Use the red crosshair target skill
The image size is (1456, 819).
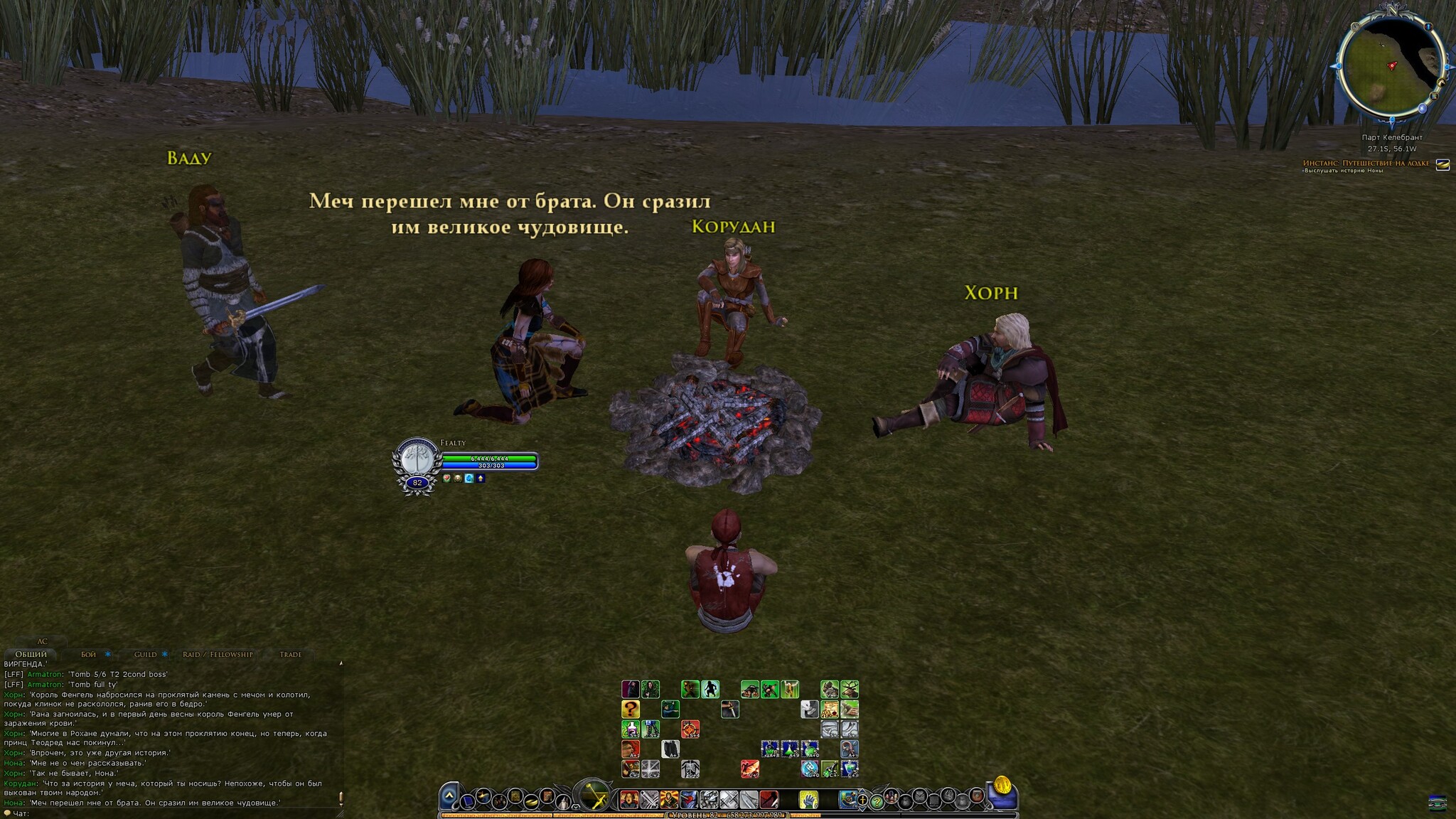(690, 729)
